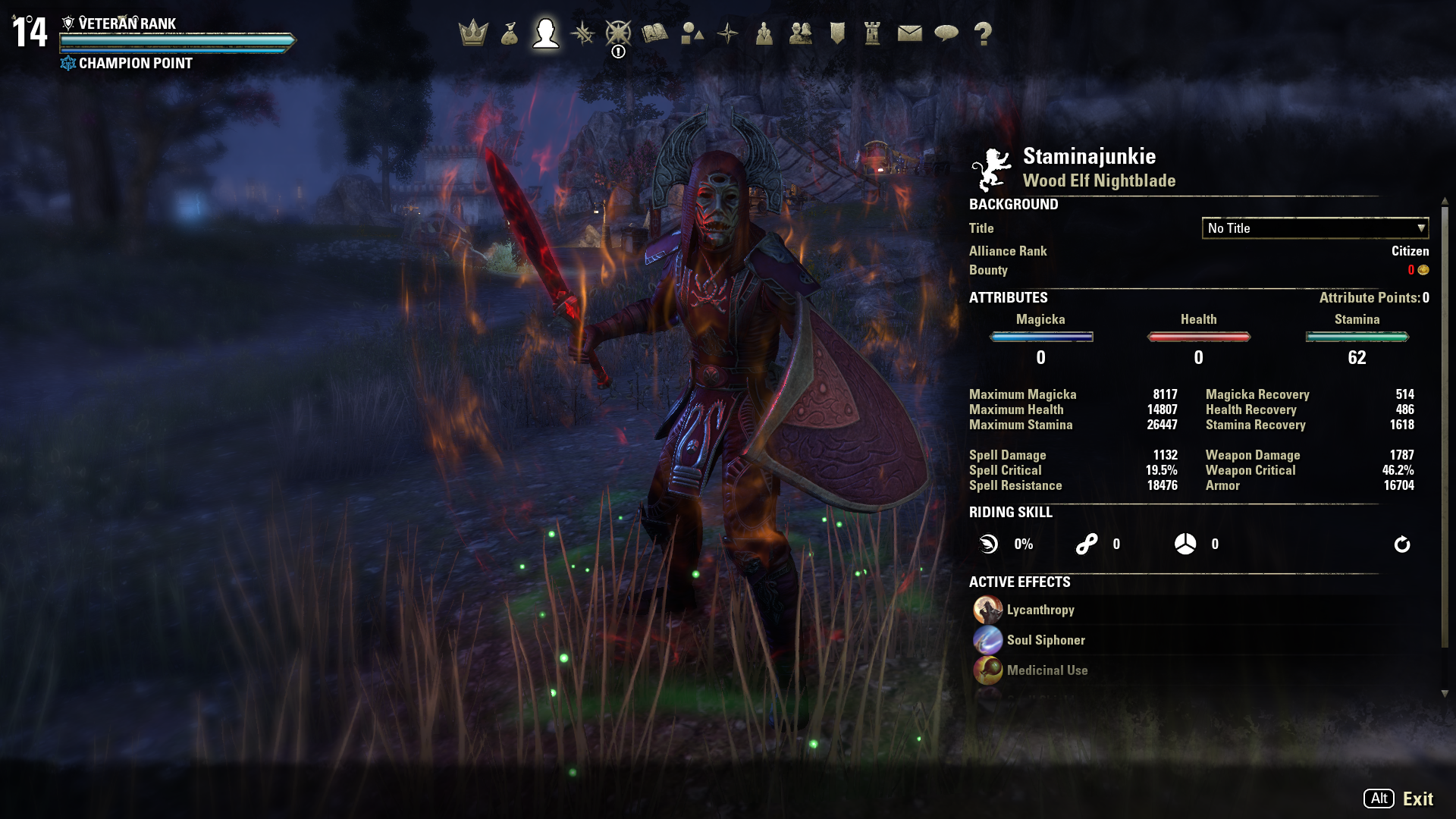The image size is (1456, 819).
Task: Open the journal book icon
Action: [x=654, y=33]
